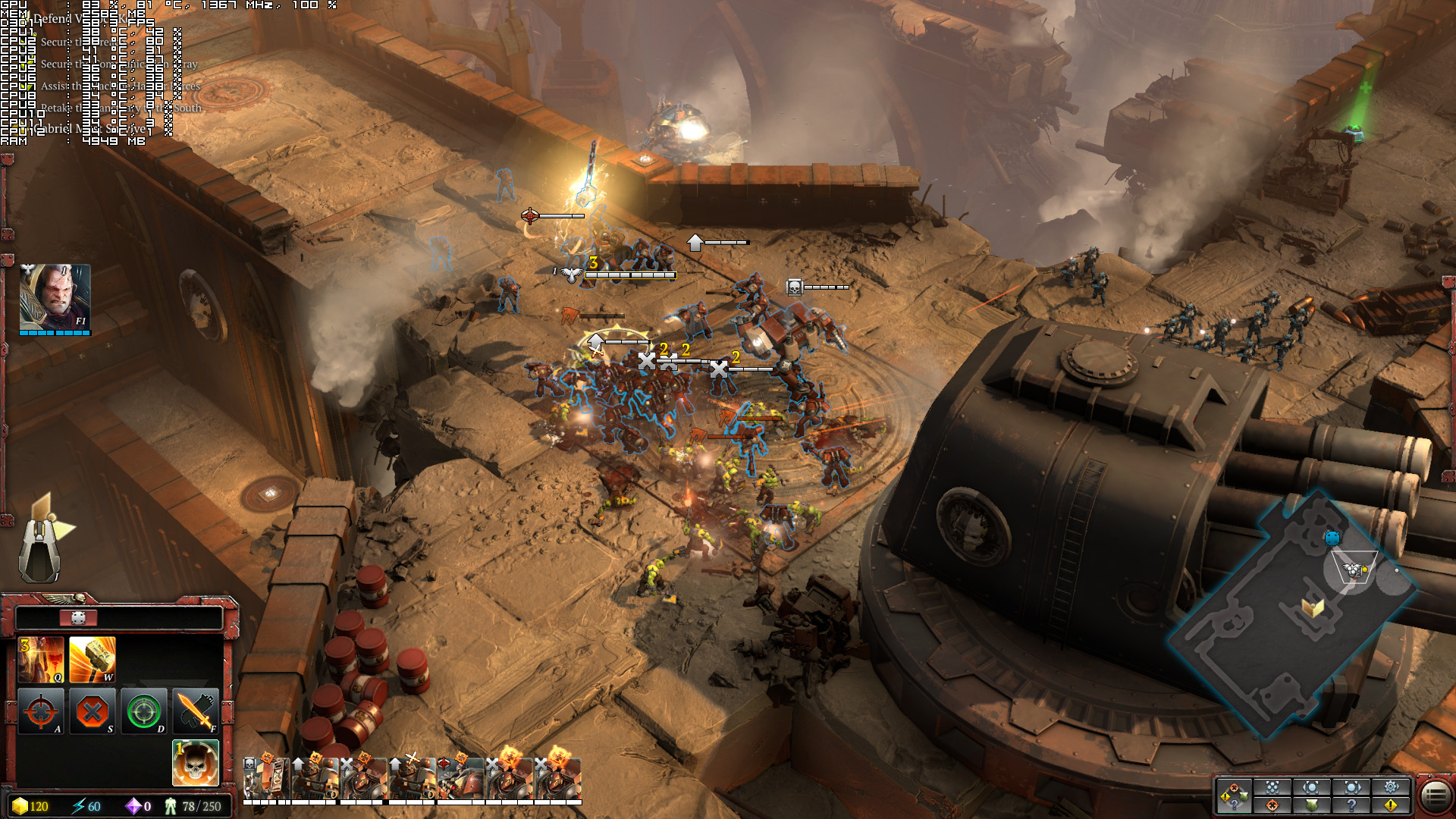Activate the Q ability with red banner

(x=41, y=659)
